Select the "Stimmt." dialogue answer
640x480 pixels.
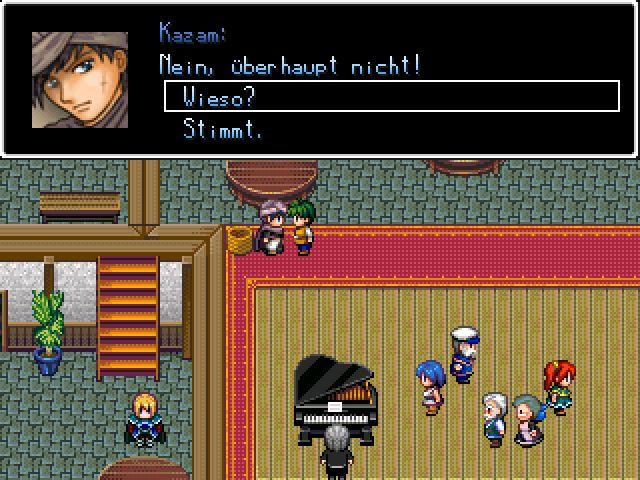tap(222, 129)
